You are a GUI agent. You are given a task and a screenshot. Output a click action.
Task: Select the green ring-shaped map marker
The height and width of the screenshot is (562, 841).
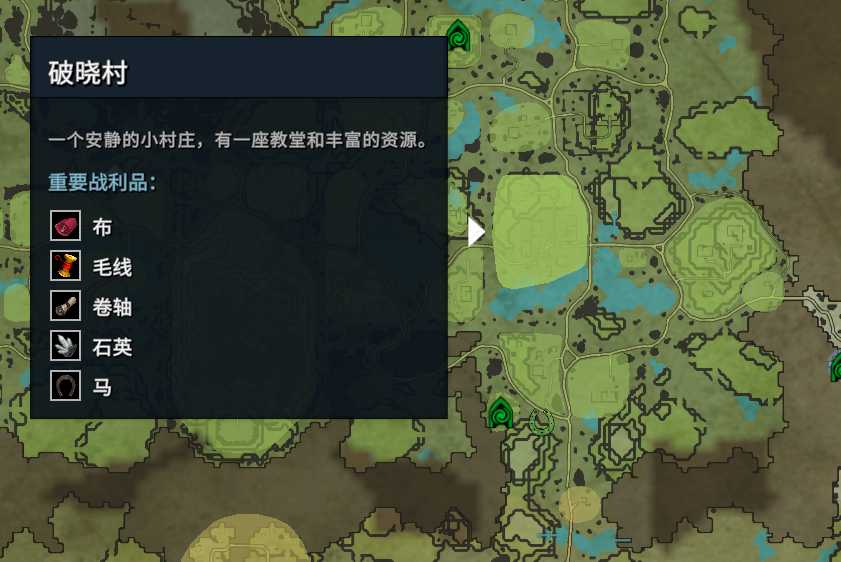pos(542,421)
